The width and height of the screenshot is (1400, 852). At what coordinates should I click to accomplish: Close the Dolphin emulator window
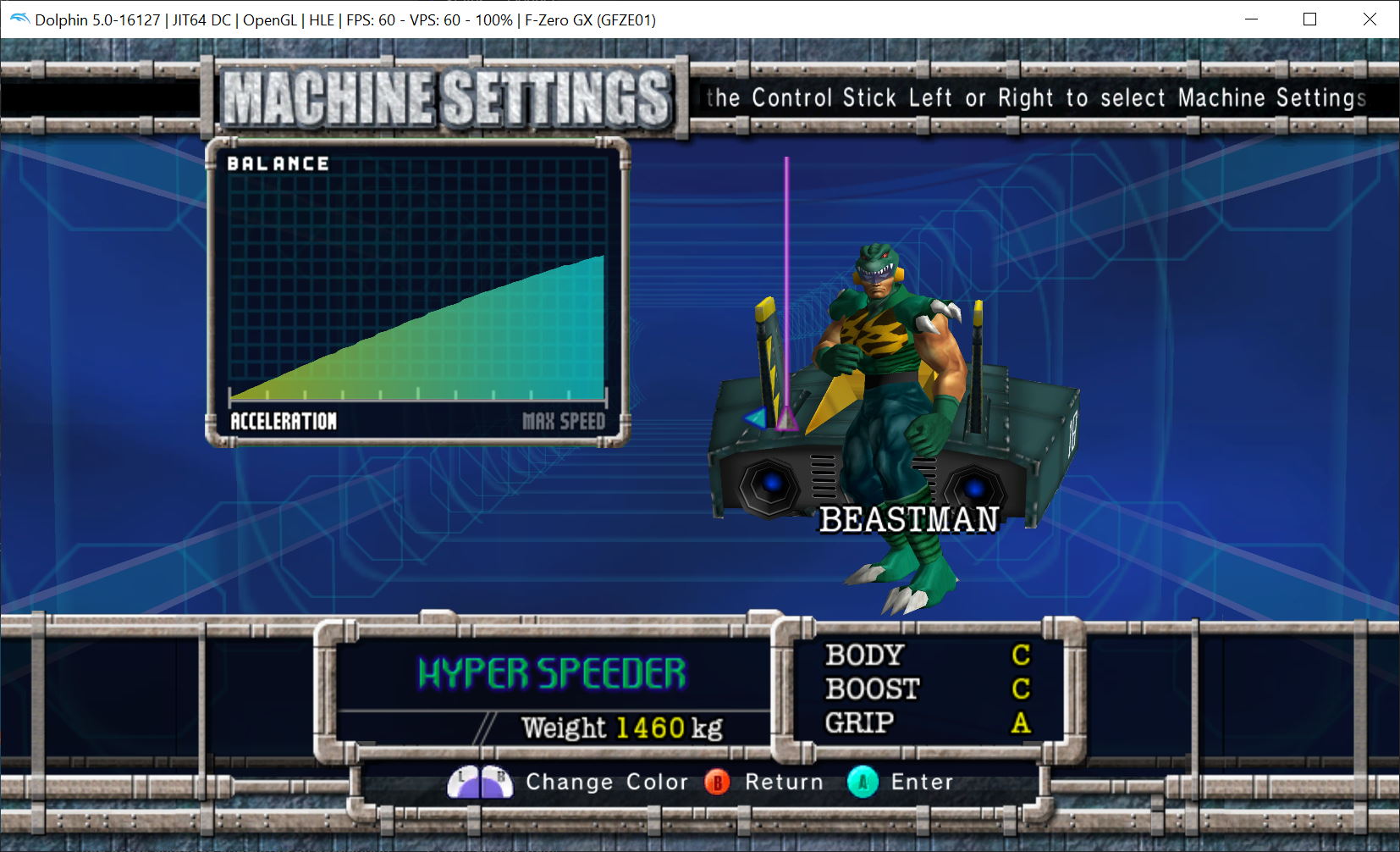(x=1370, y=19)
